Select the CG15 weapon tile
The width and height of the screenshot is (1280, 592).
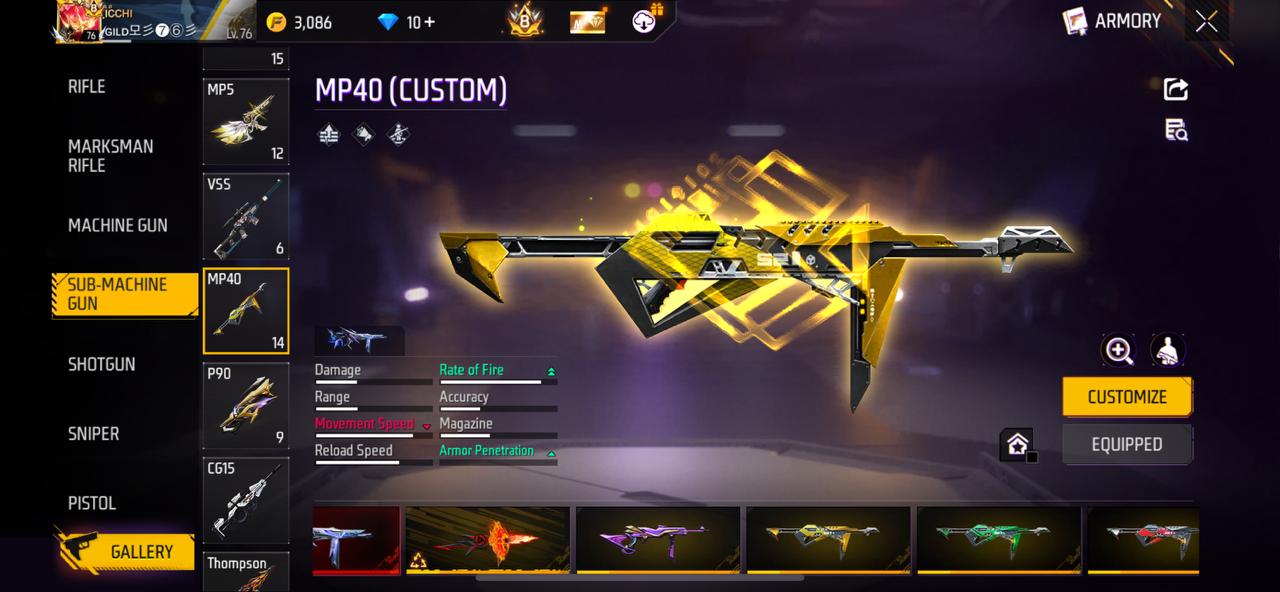click(246, 500)
